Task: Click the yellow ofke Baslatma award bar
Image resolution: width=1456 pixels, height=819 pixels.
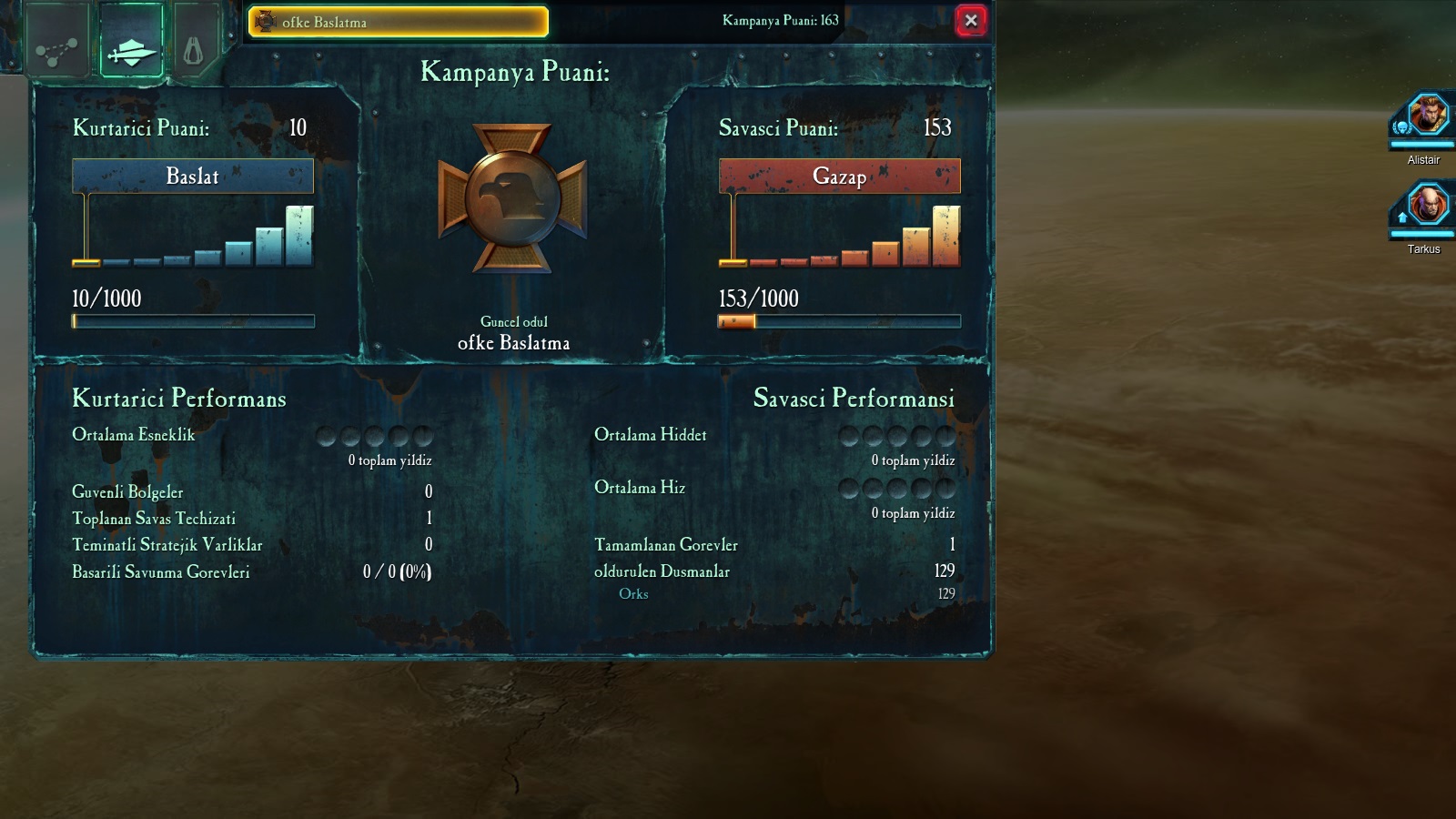Action: (x=399, y=22)
